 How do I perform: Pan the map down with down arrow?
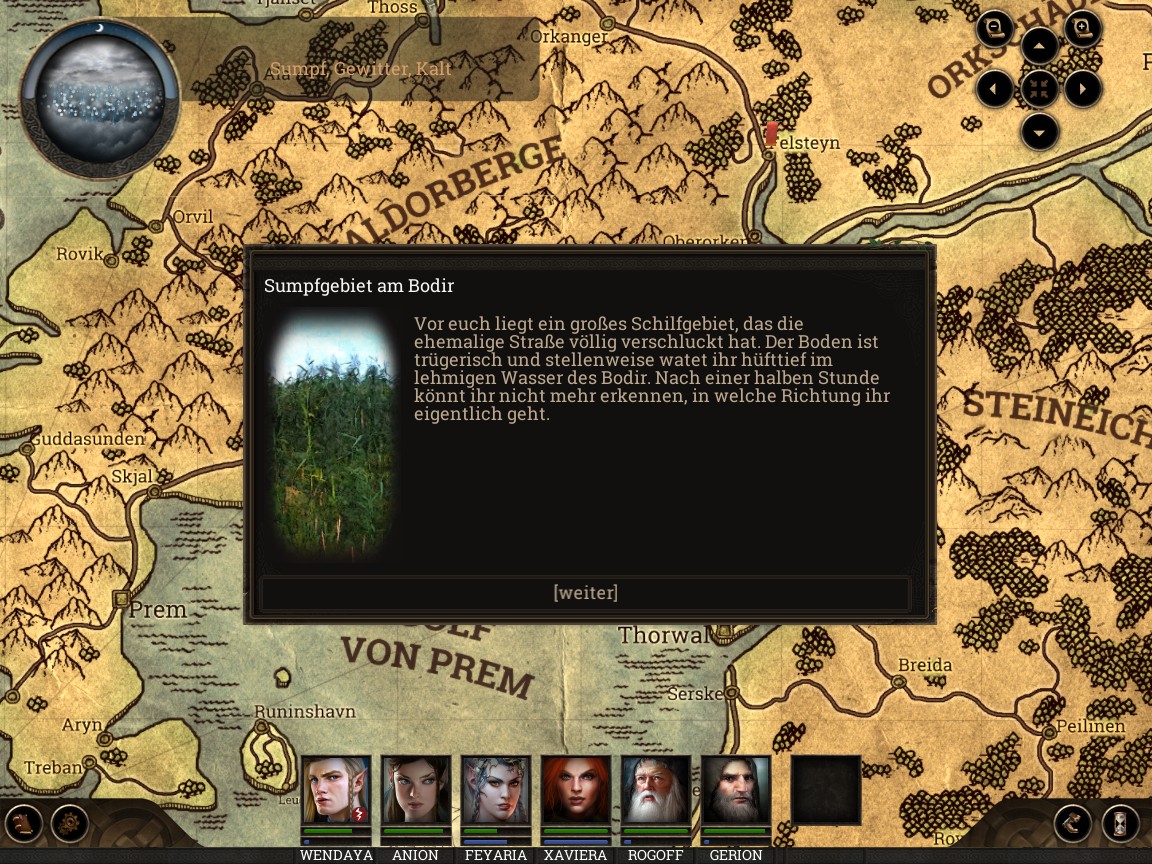click(x=1039, y=131)
